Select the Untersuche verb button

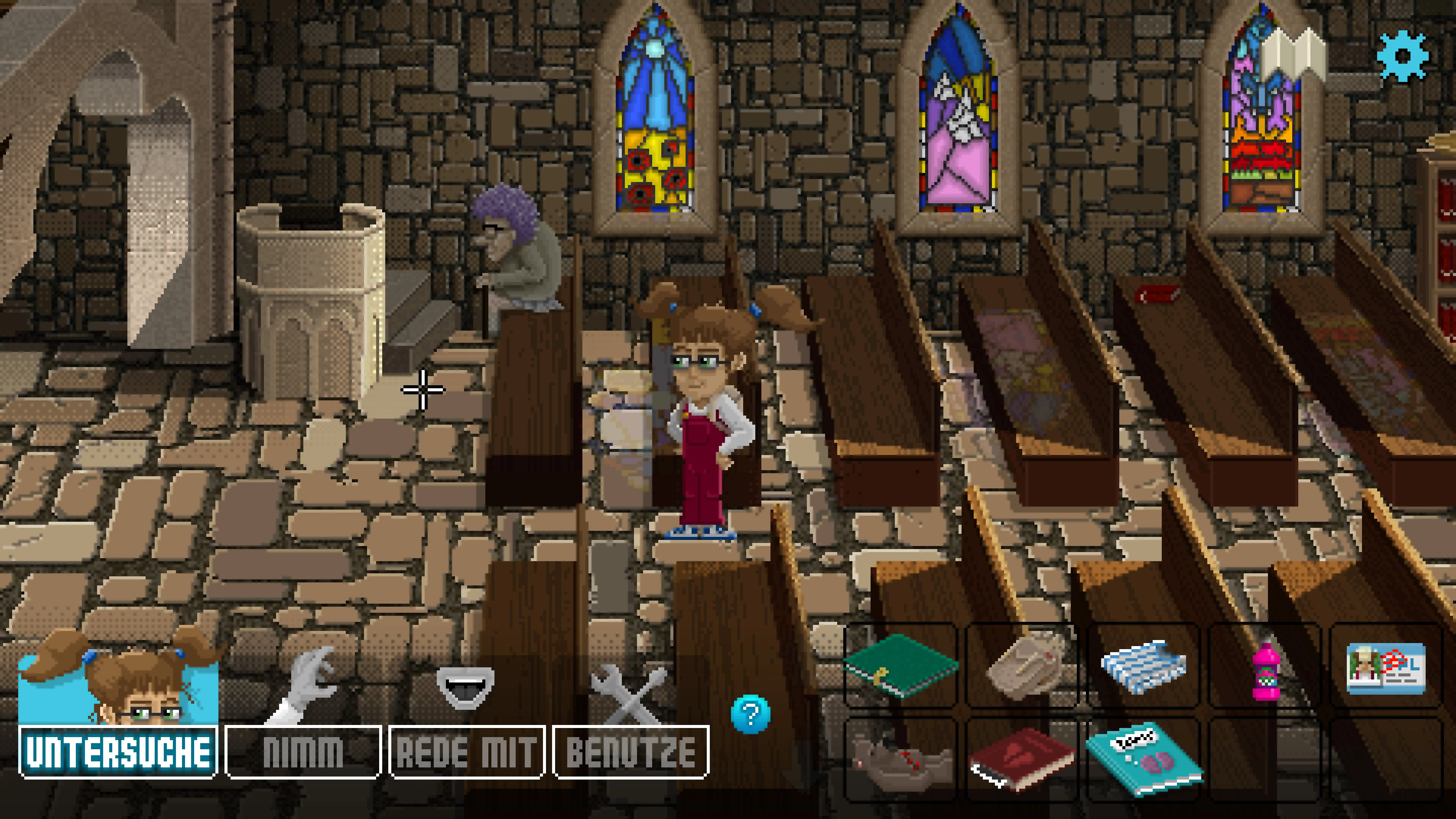118,752
